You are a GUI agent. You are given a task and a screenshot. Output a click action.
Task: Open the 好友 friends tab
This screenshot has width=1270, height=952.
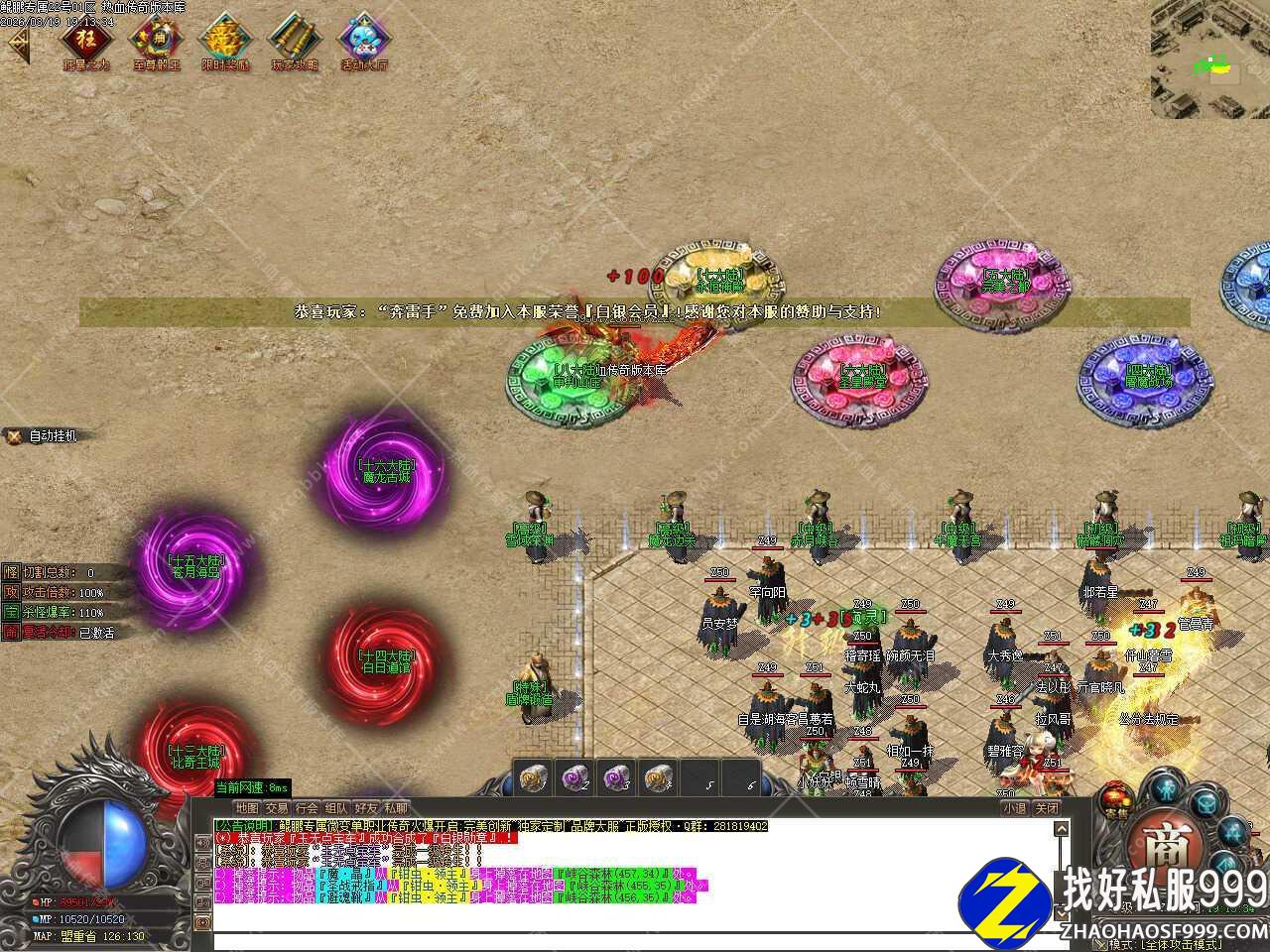366,808
